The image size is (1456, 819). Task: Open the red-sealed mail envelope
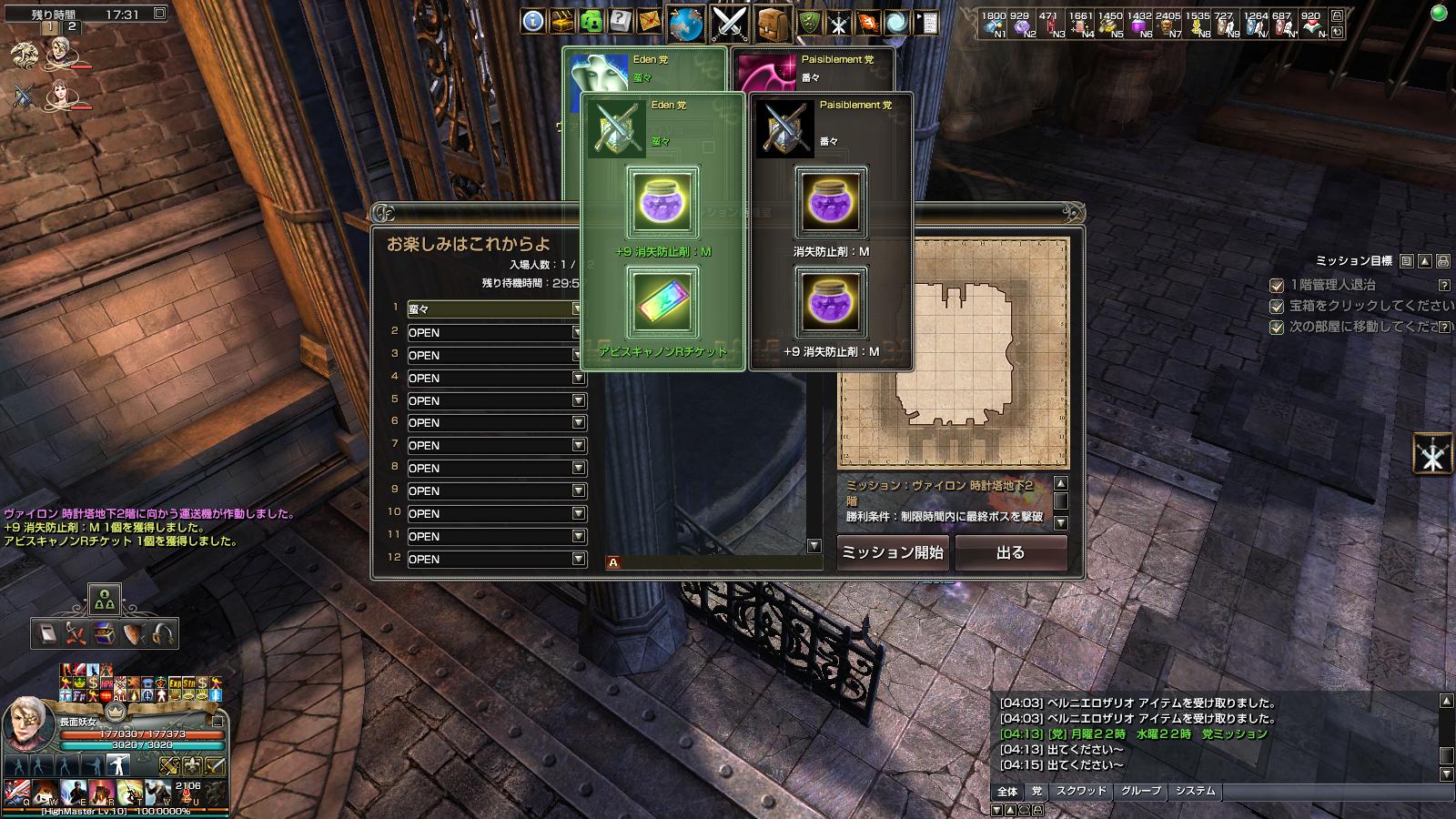tap(649, 21)
